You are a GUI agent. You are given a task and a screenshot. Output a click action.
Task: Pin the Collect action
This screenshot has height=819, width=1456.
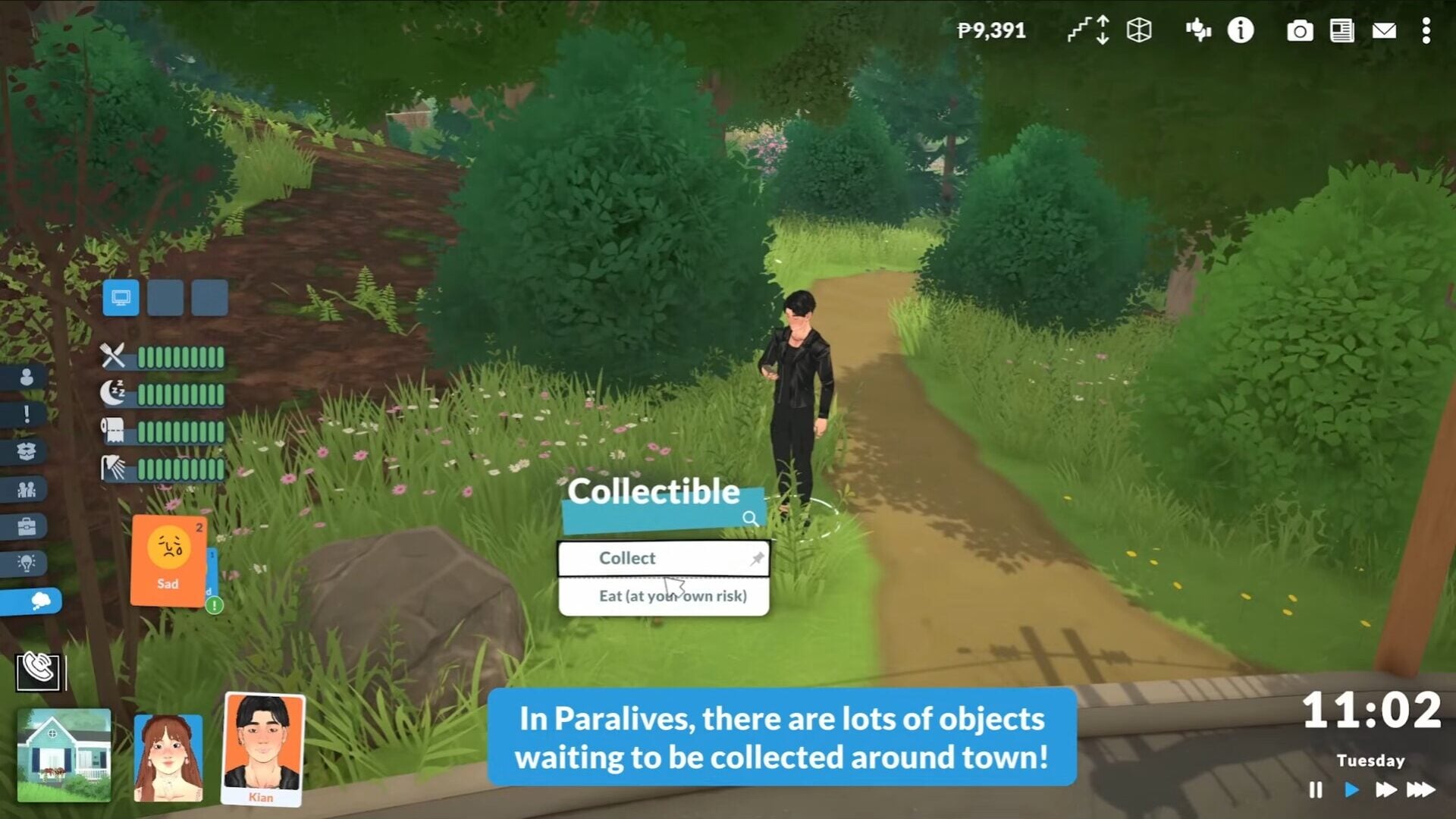coord(757,559)
